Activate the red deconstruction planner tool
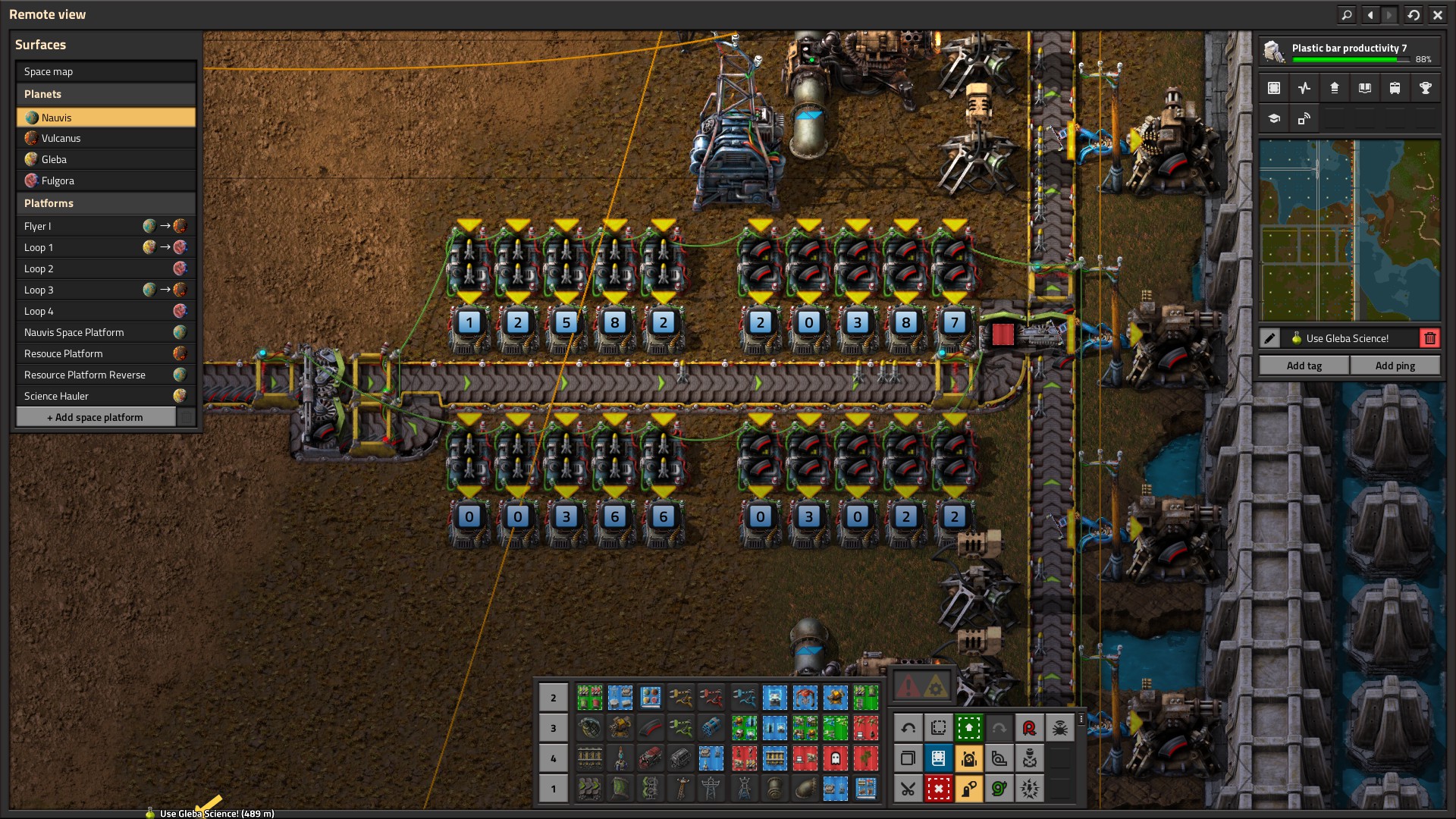This screenshot has width=1456, height=819. click(938, 789)
